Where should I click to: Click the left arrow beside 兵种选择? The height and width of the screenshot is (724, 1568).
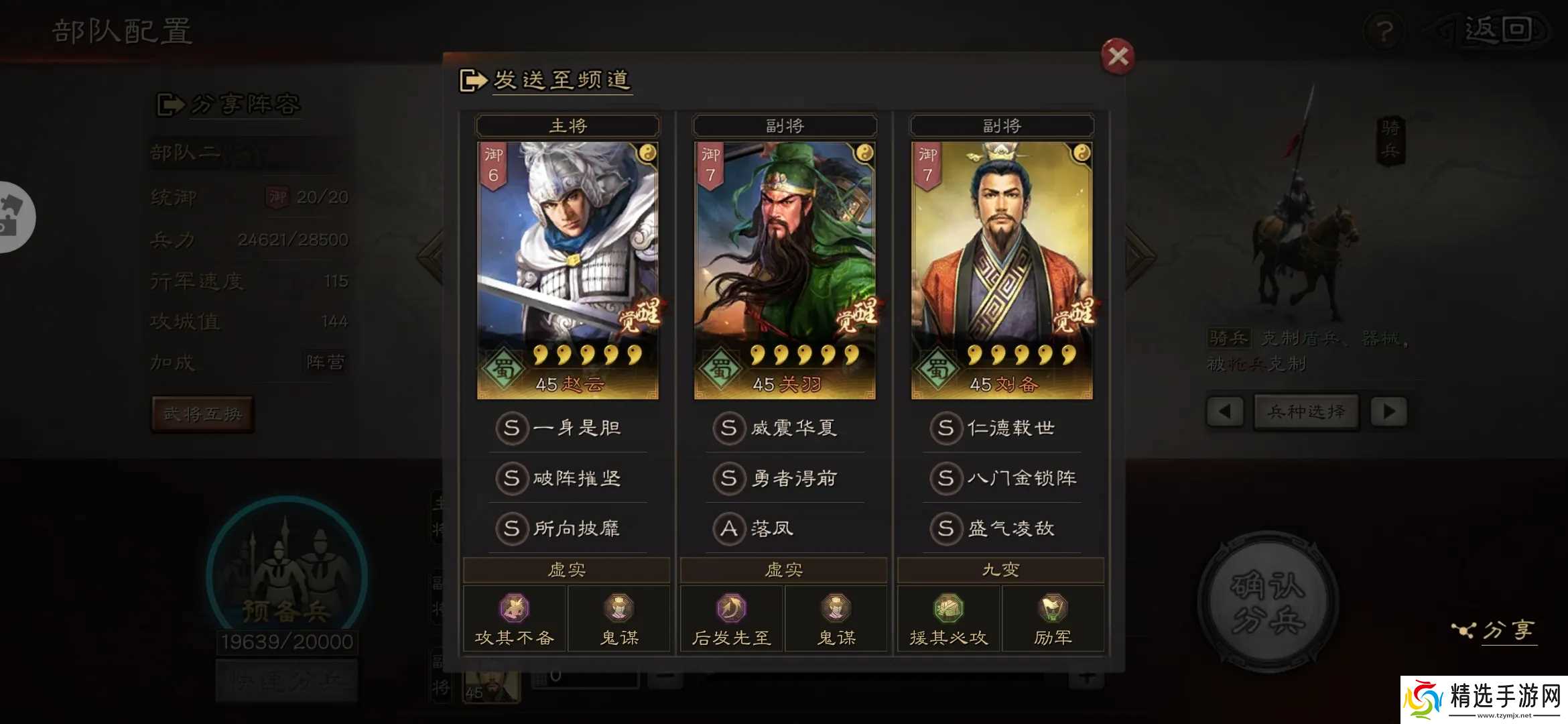[x=1225, y=412]
